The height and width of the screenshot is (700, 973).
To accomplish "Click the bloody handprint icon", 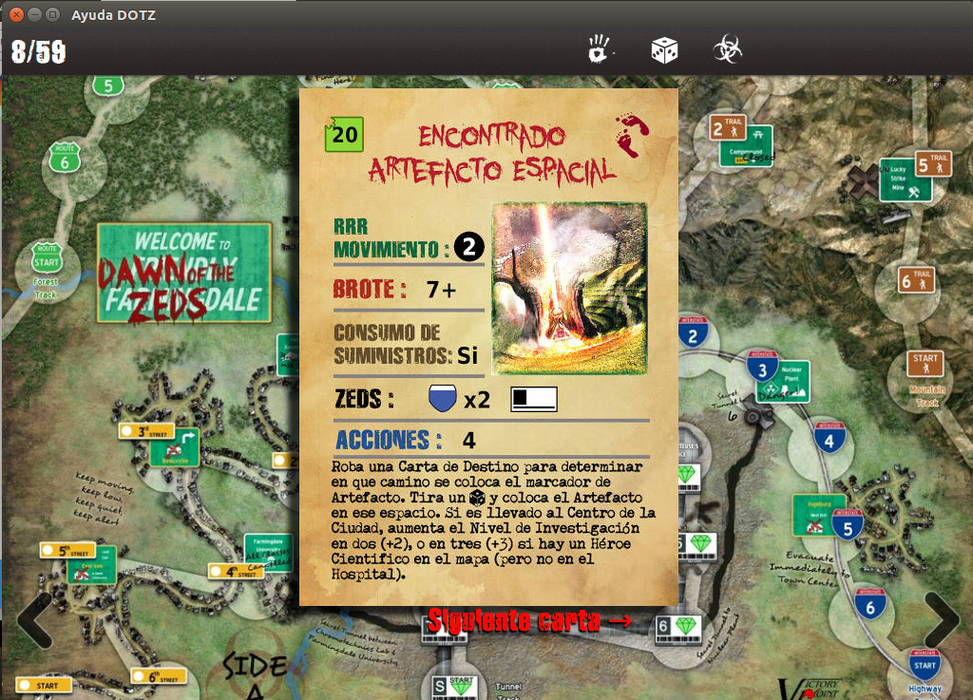I will click(599, 47).
